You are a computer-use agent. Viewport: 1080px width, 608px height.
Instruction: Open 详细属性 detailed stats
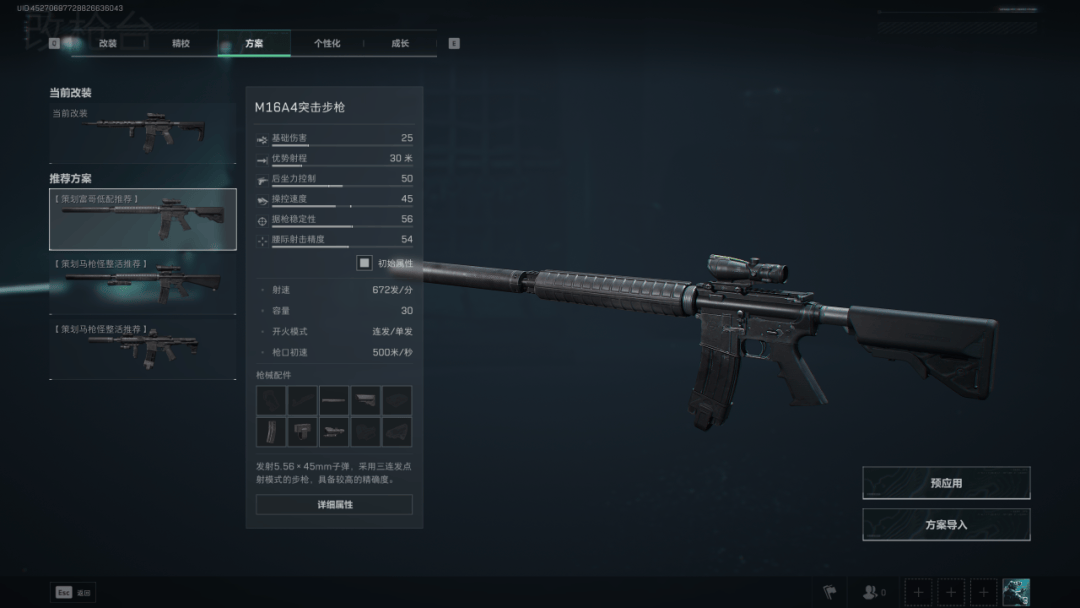[x=334, y=505]
